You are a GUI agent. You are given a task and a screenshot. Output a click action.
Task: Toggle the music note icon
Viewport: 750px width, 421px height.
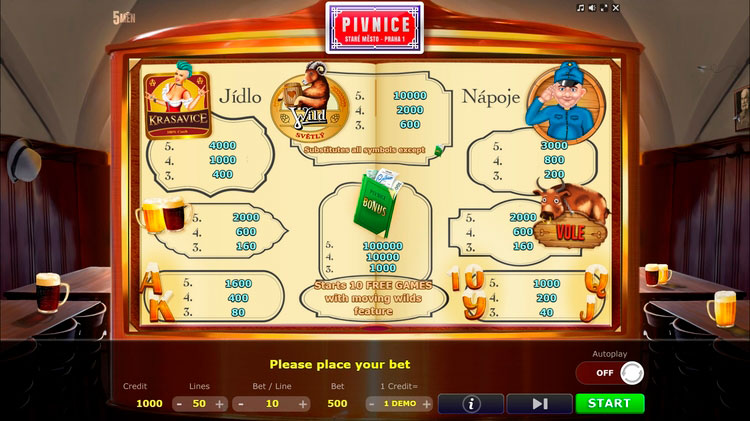pyautogui.click(x=581, y=7)
